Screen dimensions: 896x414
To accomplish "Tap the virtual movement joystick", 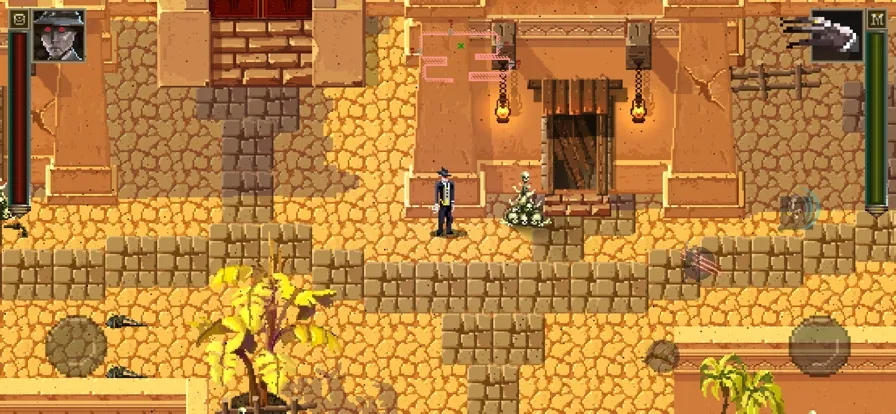I will [76, 345].
